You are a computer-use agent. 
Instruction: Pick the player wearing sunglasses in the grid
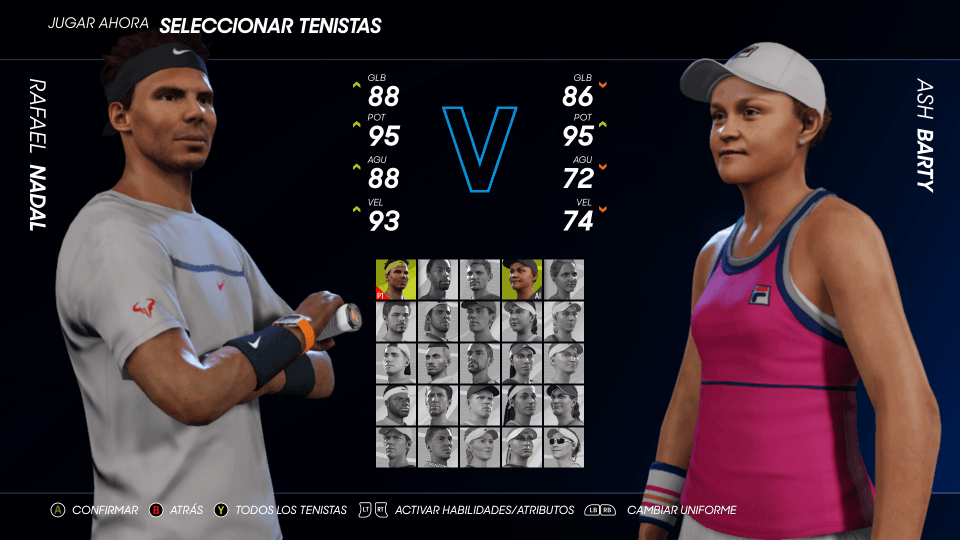[x=563, y=447]
